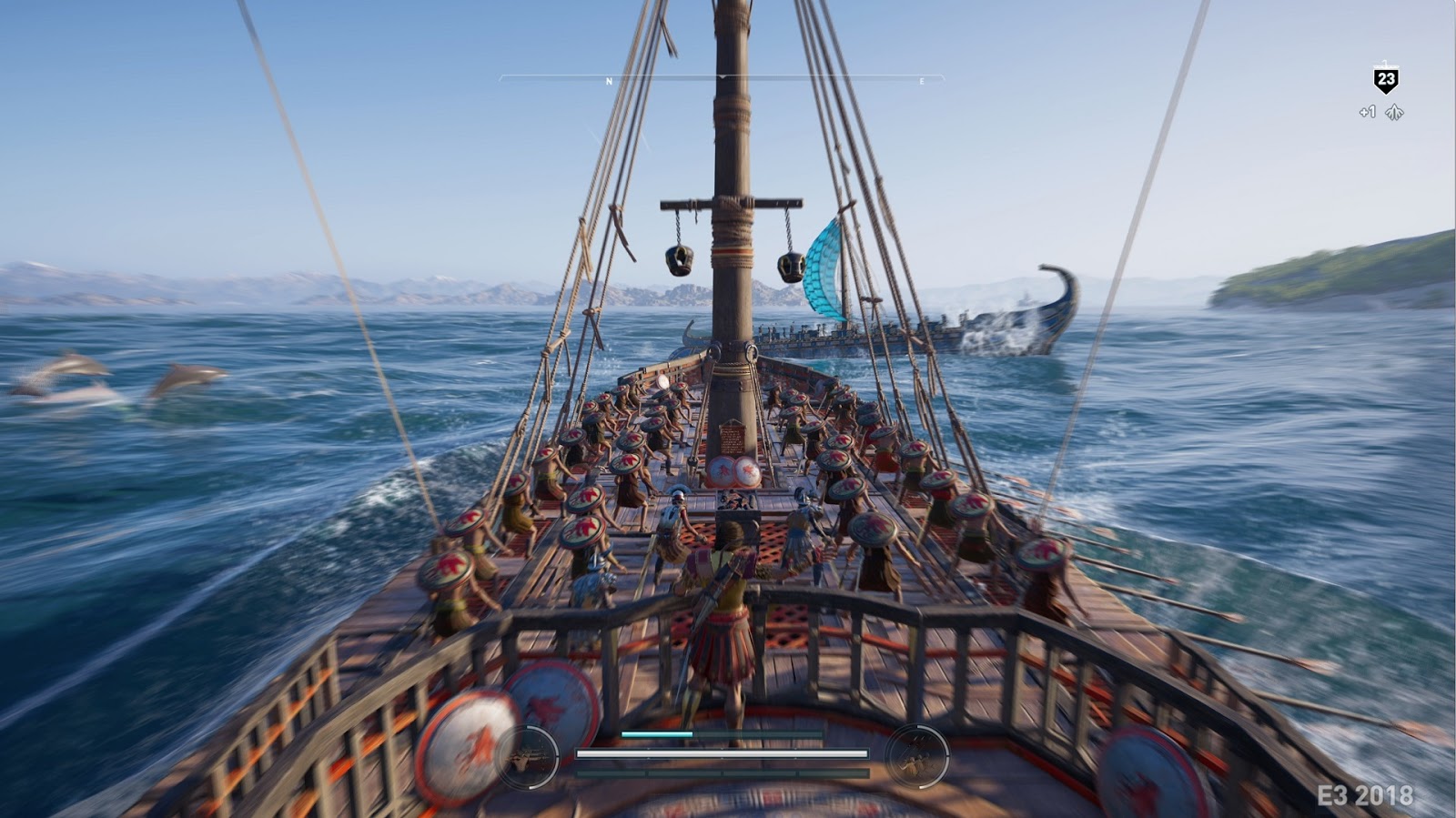This screenshot has width=1456, height=818.
Task: Click the compass bar heading strip
Action: (x=721, y=80)
